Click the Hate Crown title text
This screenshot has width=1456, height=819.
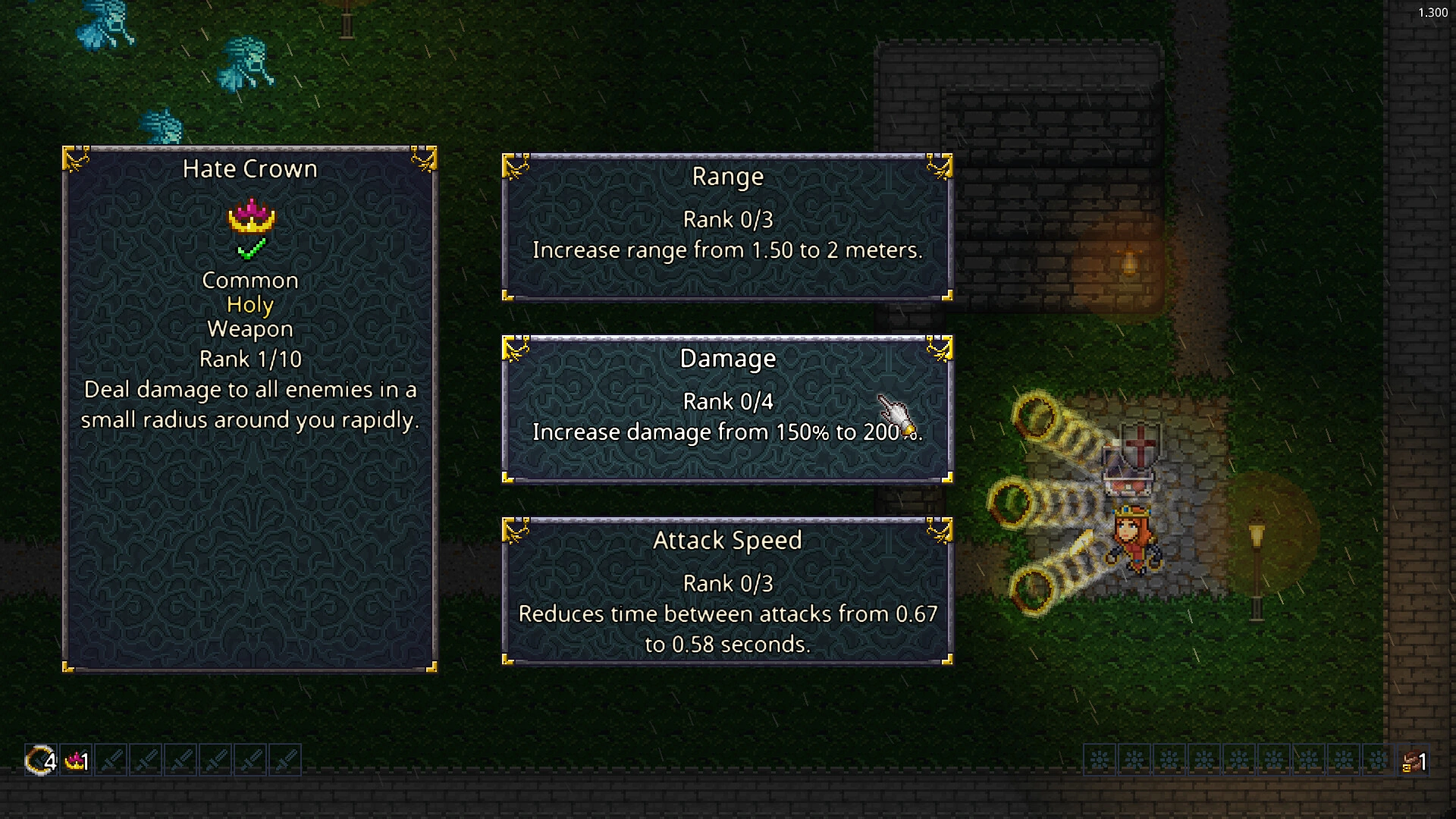(x=249, y=168)
